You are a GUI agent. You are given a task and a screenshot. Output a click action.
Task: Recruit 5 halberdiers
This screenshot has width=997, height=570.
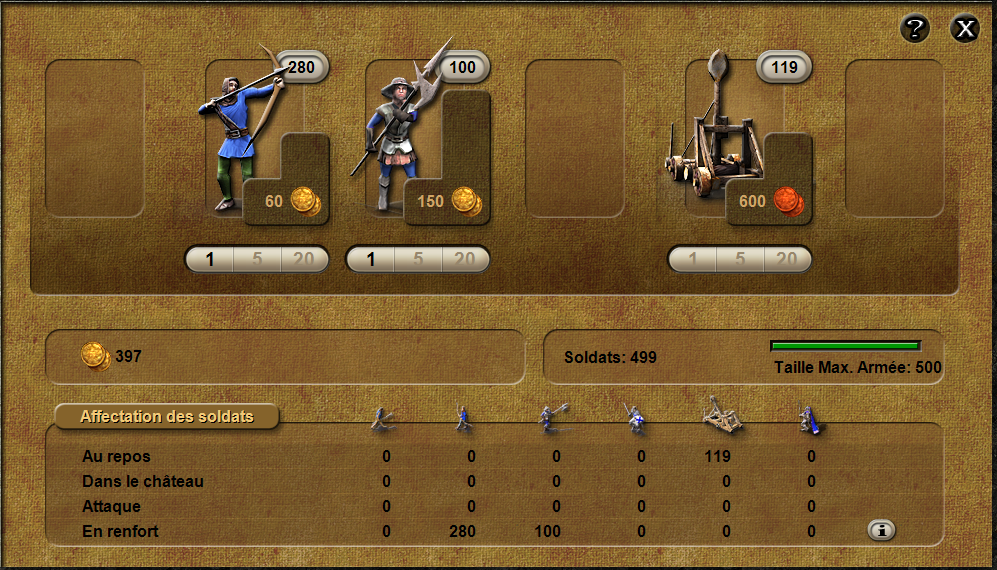click(418, 260)
